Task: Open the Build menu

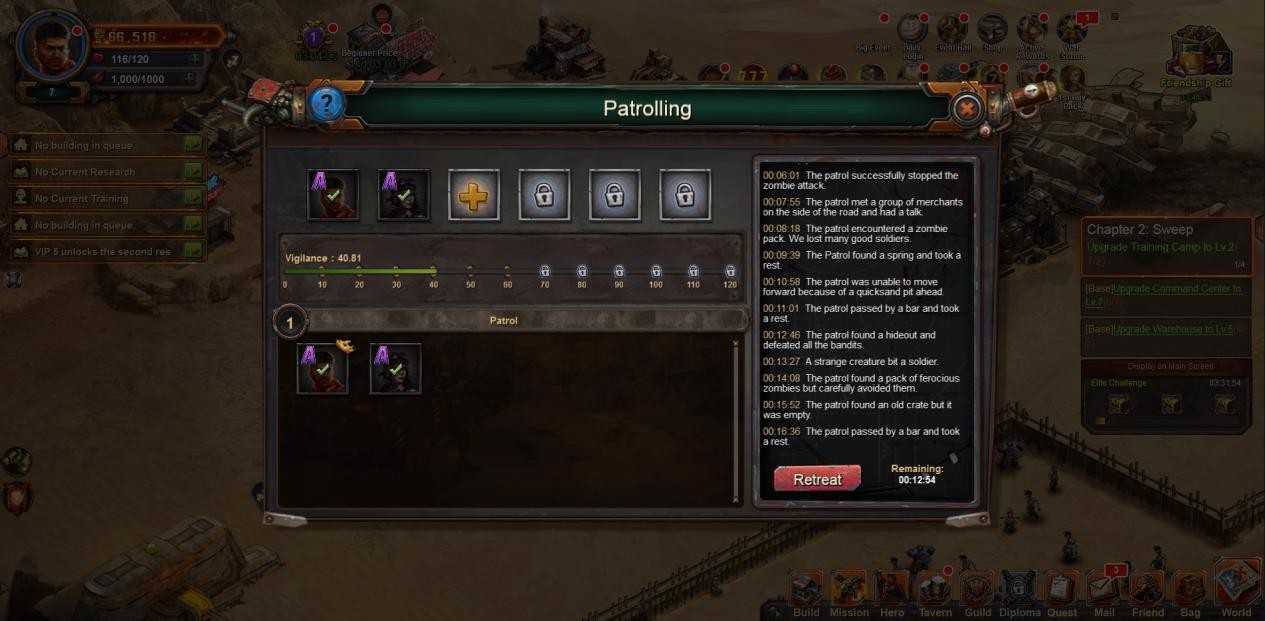Action: (x=806, y=595)
